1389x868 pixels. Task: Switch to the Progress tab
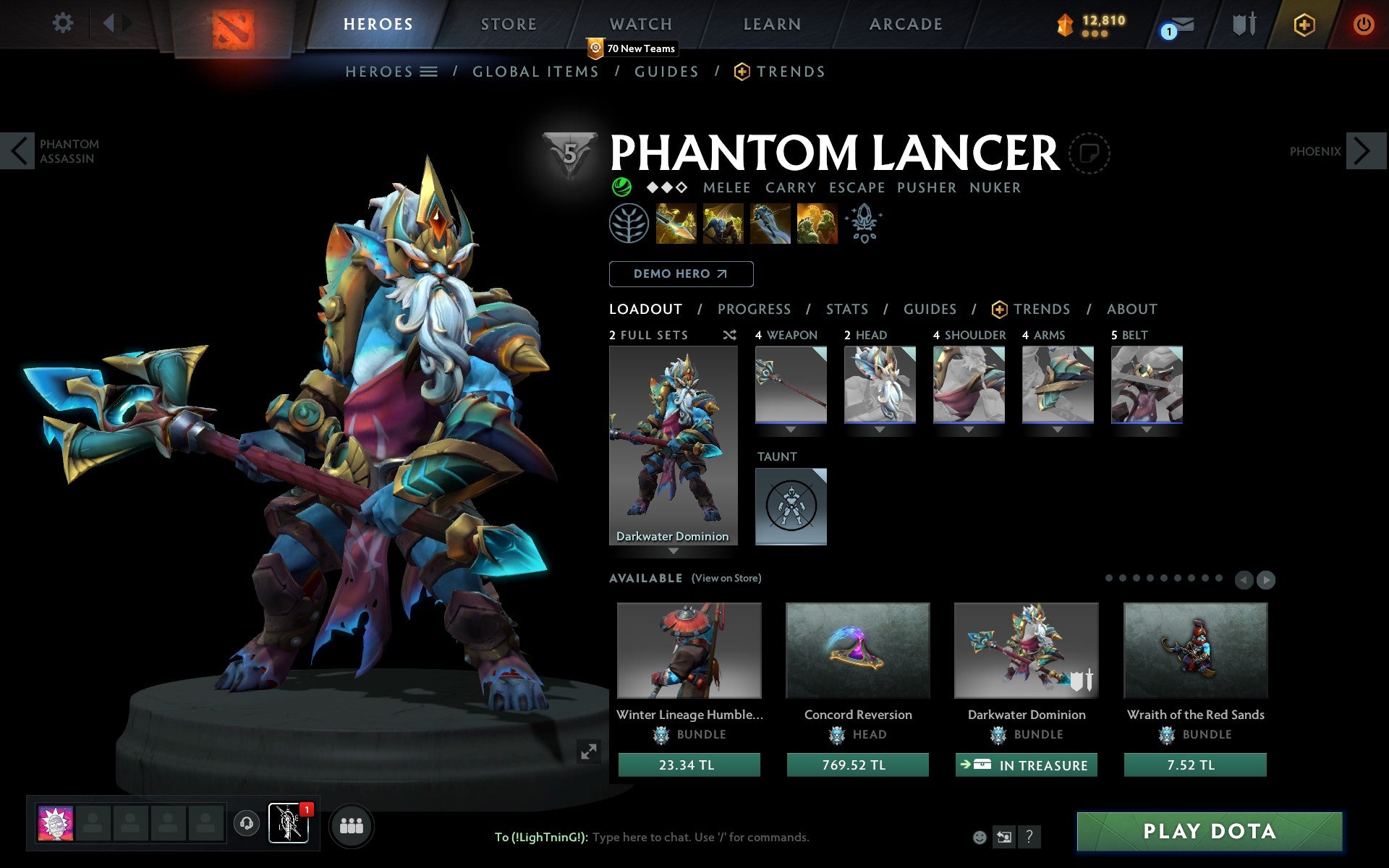754,309
